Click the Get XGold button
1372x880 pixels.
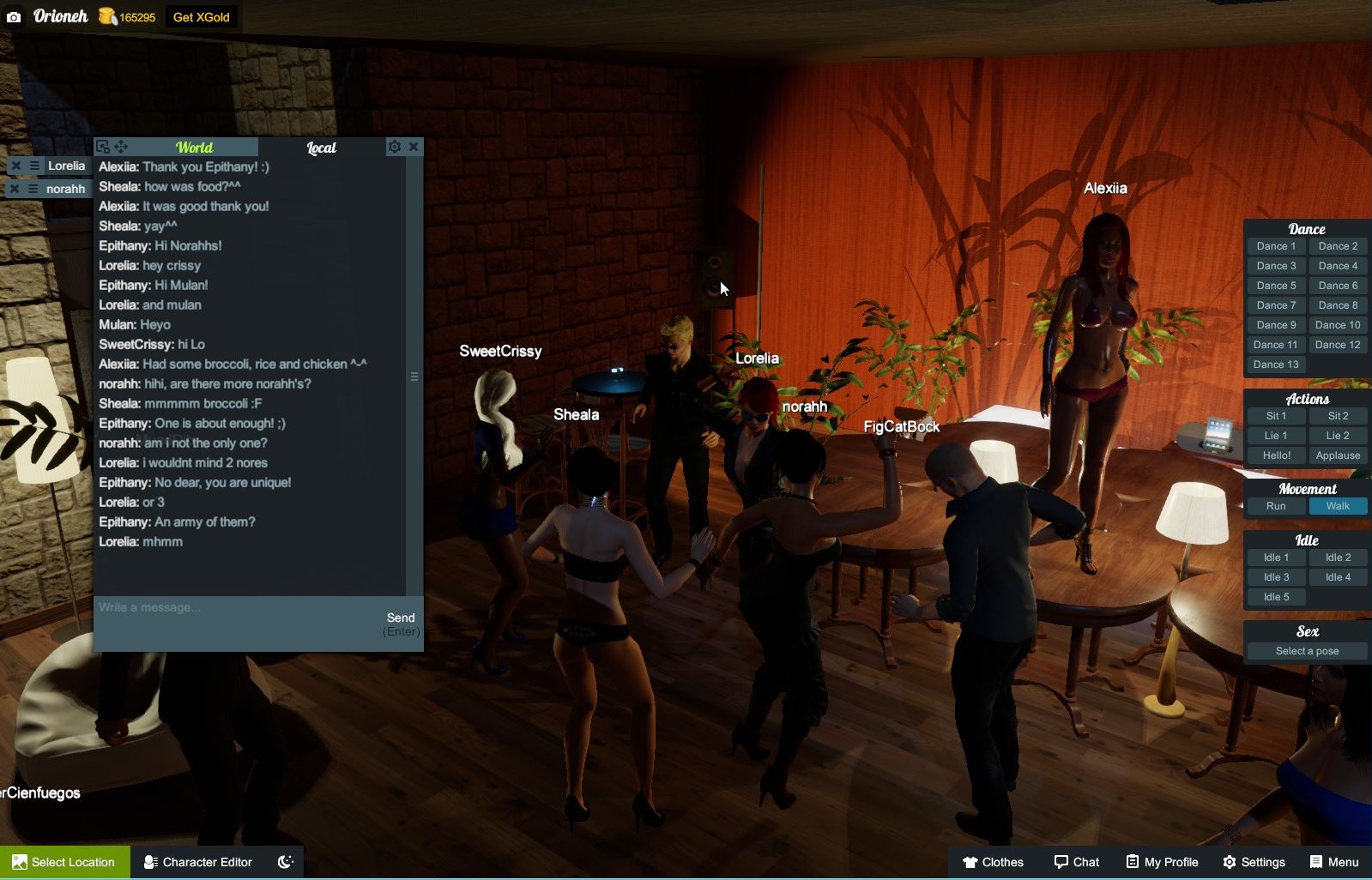coord(201,17)
